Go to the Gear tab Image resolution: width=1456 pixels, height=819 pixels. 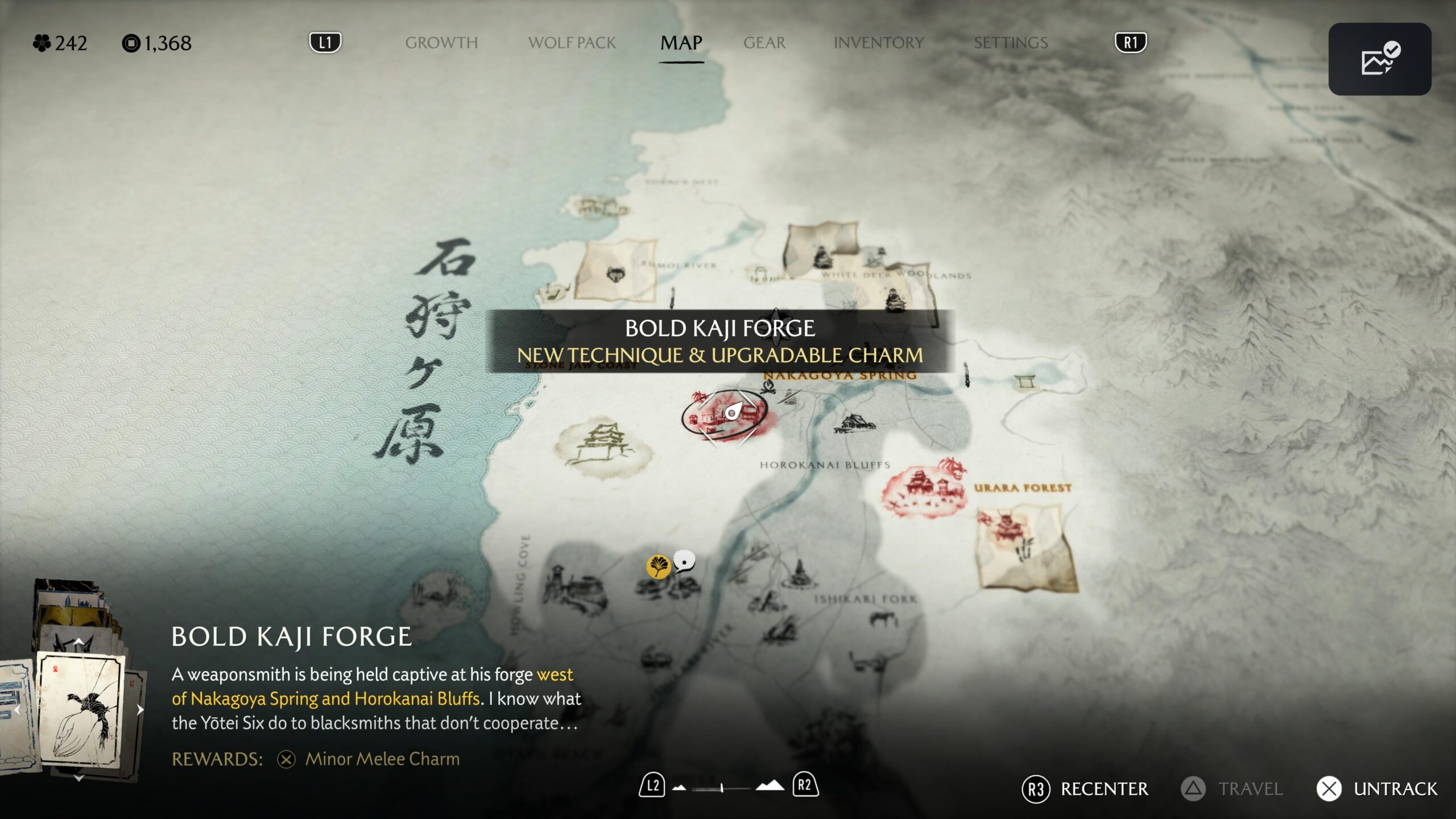(764, 43)
